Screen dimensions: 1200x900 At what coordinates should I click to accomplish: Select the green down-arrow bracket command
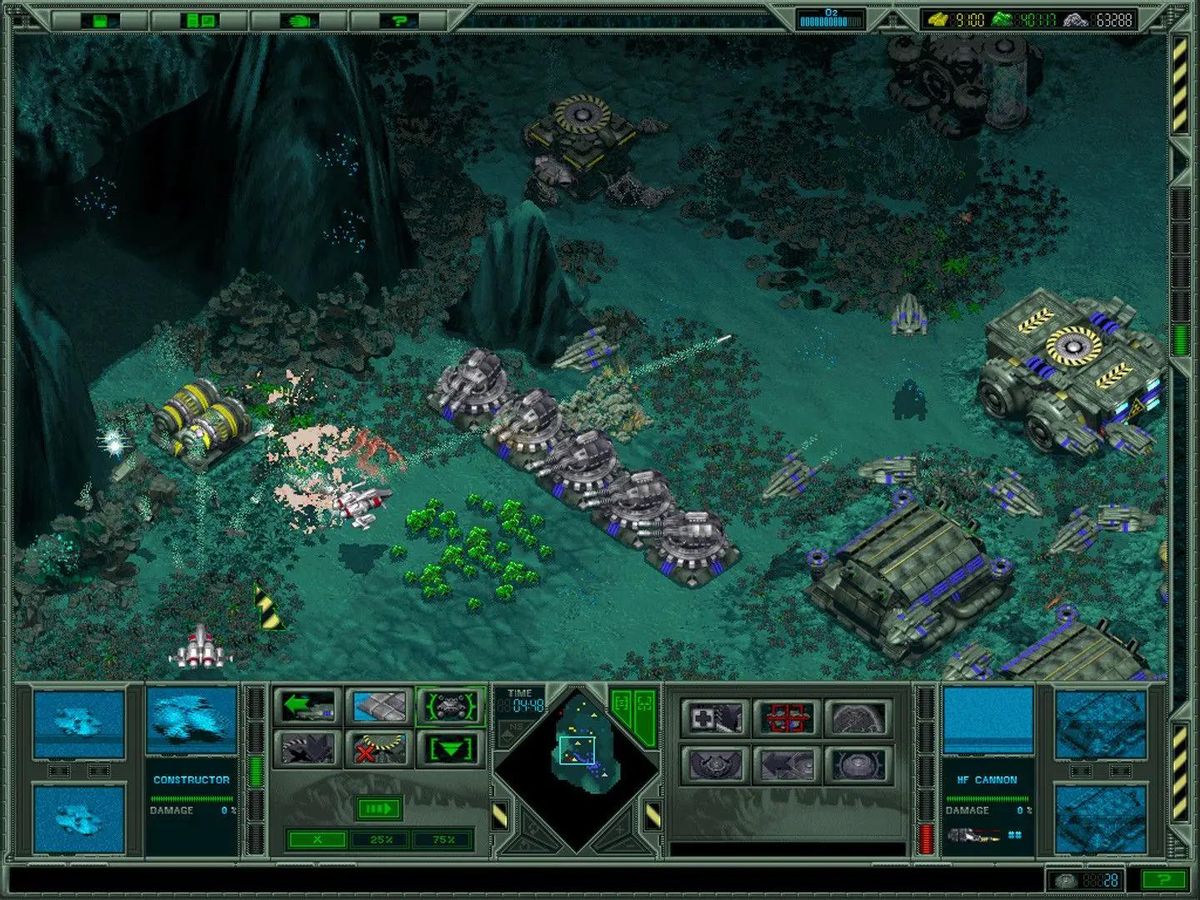click(450, 748)
